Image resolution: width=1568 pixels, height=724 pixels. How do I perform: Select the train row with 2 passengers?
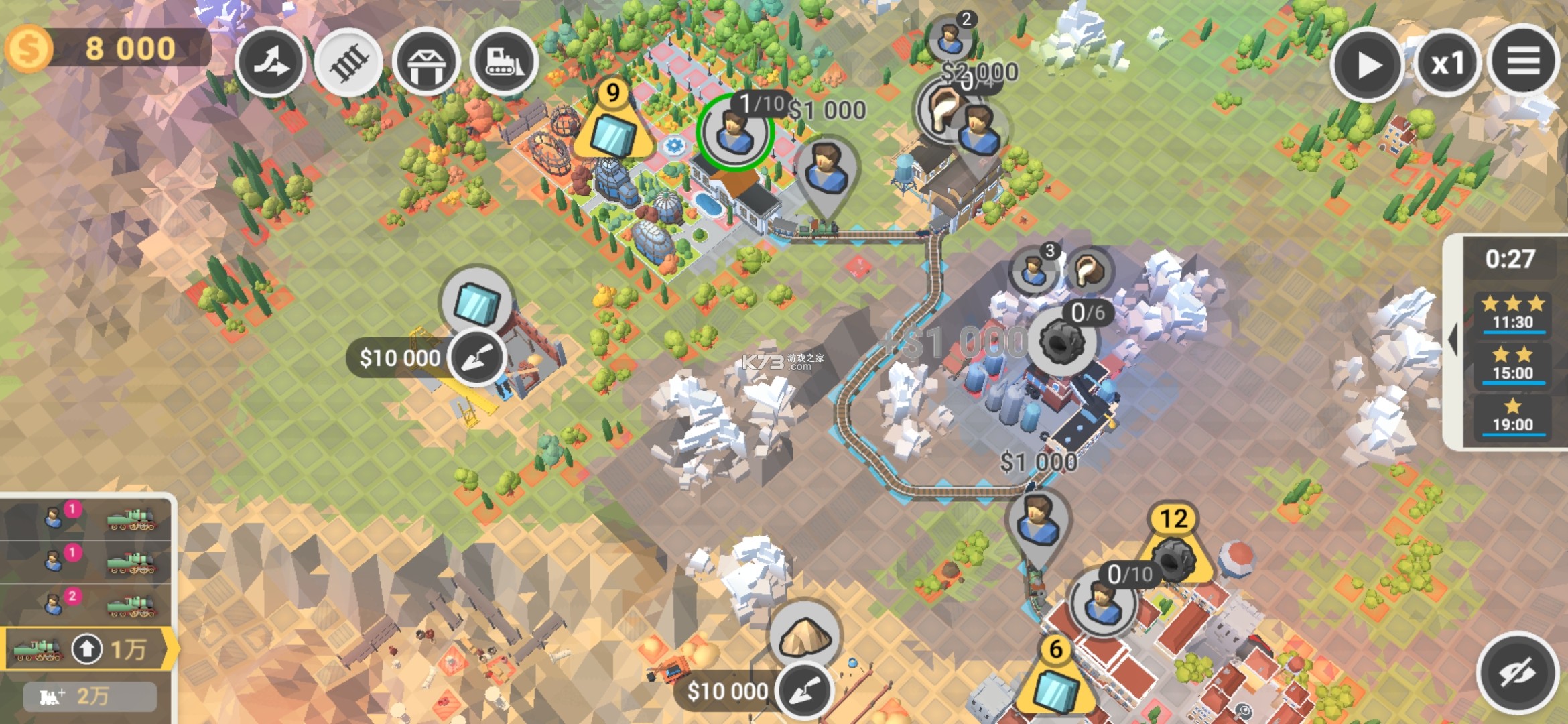[87, 605]
